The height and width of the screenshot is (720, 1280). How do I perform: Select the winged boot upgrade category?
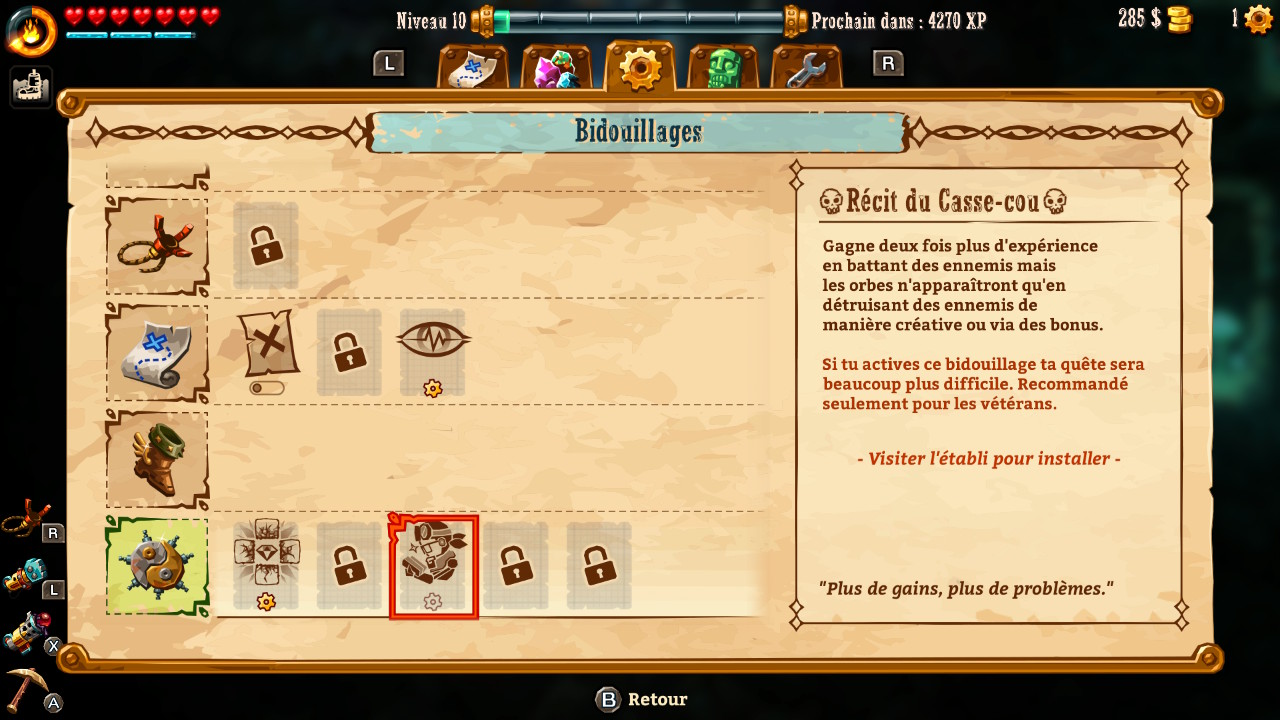click(x=157, y=460)
